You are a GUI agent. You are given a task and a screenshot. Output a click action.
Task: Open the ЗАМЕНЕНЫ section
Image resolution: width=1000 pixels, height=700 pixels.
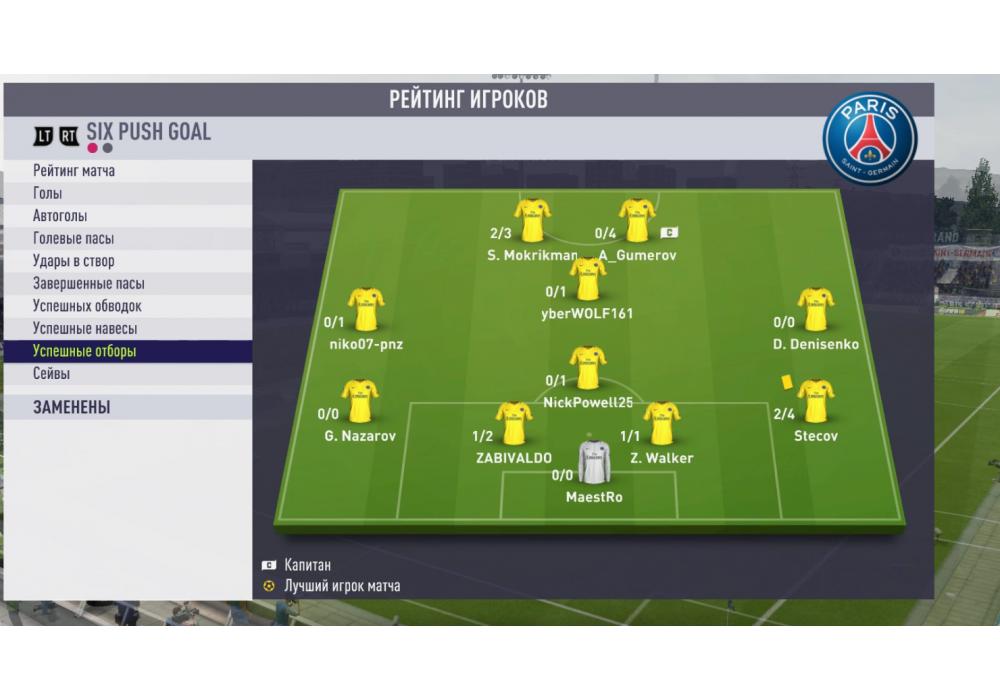point(71,408)
